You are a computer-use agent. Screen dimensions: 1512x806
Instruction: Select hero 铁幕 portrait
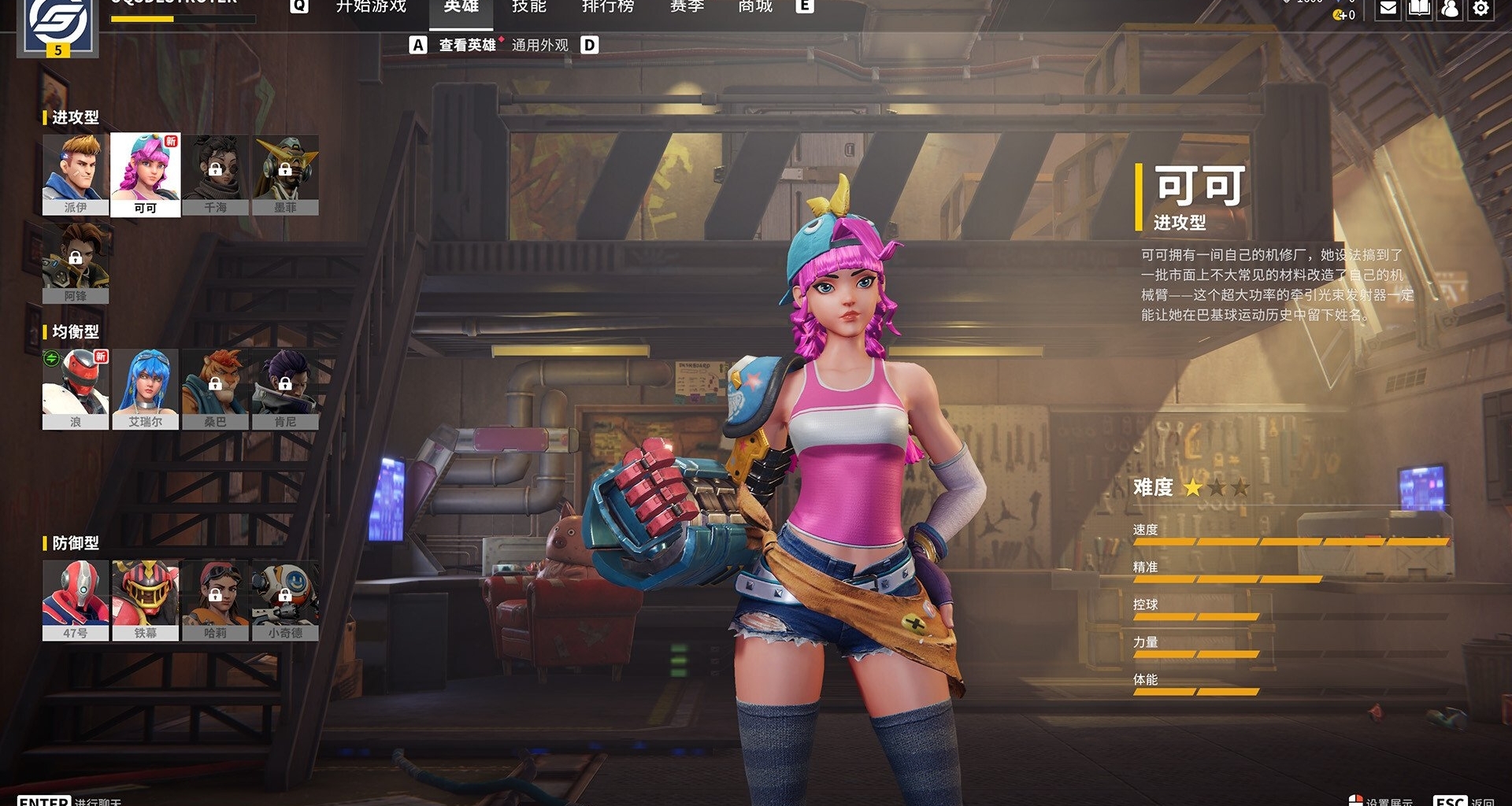coord(146,600)
